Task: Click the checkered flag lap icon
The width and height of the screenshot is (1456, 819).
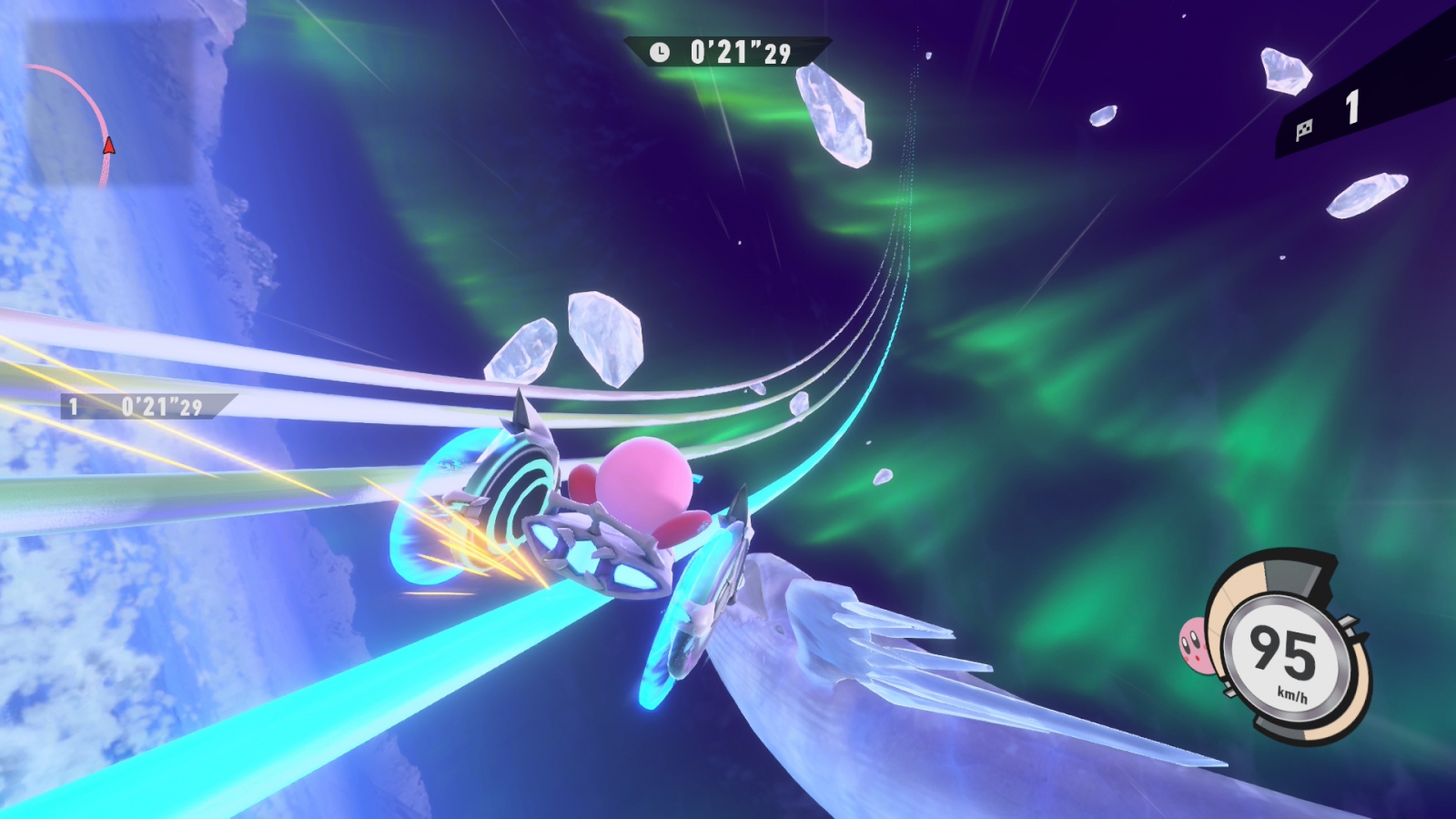Action: coord(1305,129)
